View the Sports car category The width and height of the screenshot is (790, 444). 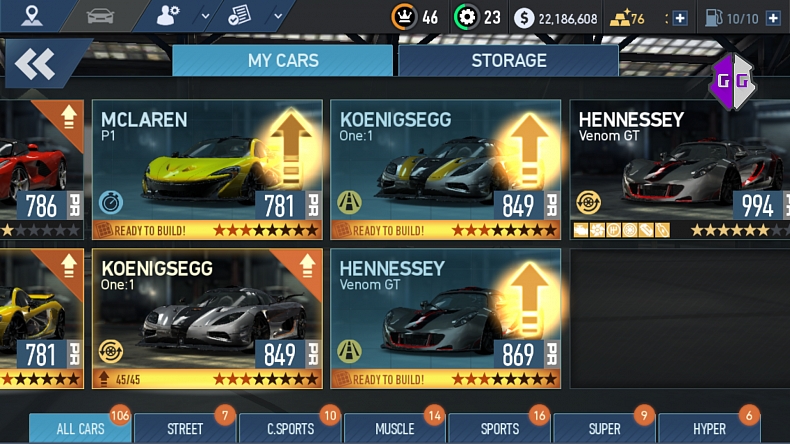(500, 429)
